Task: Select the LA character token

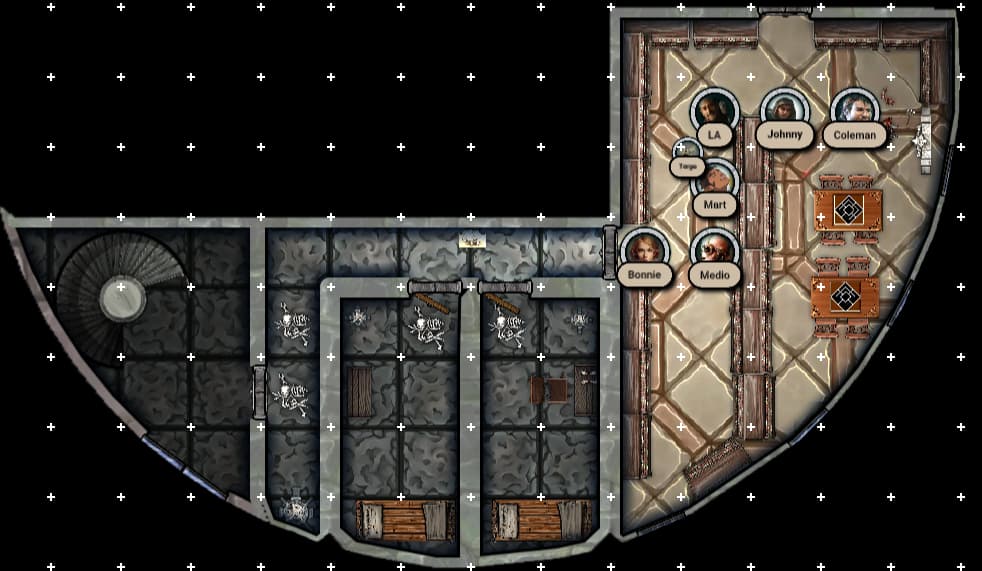Action: [714, 110]
